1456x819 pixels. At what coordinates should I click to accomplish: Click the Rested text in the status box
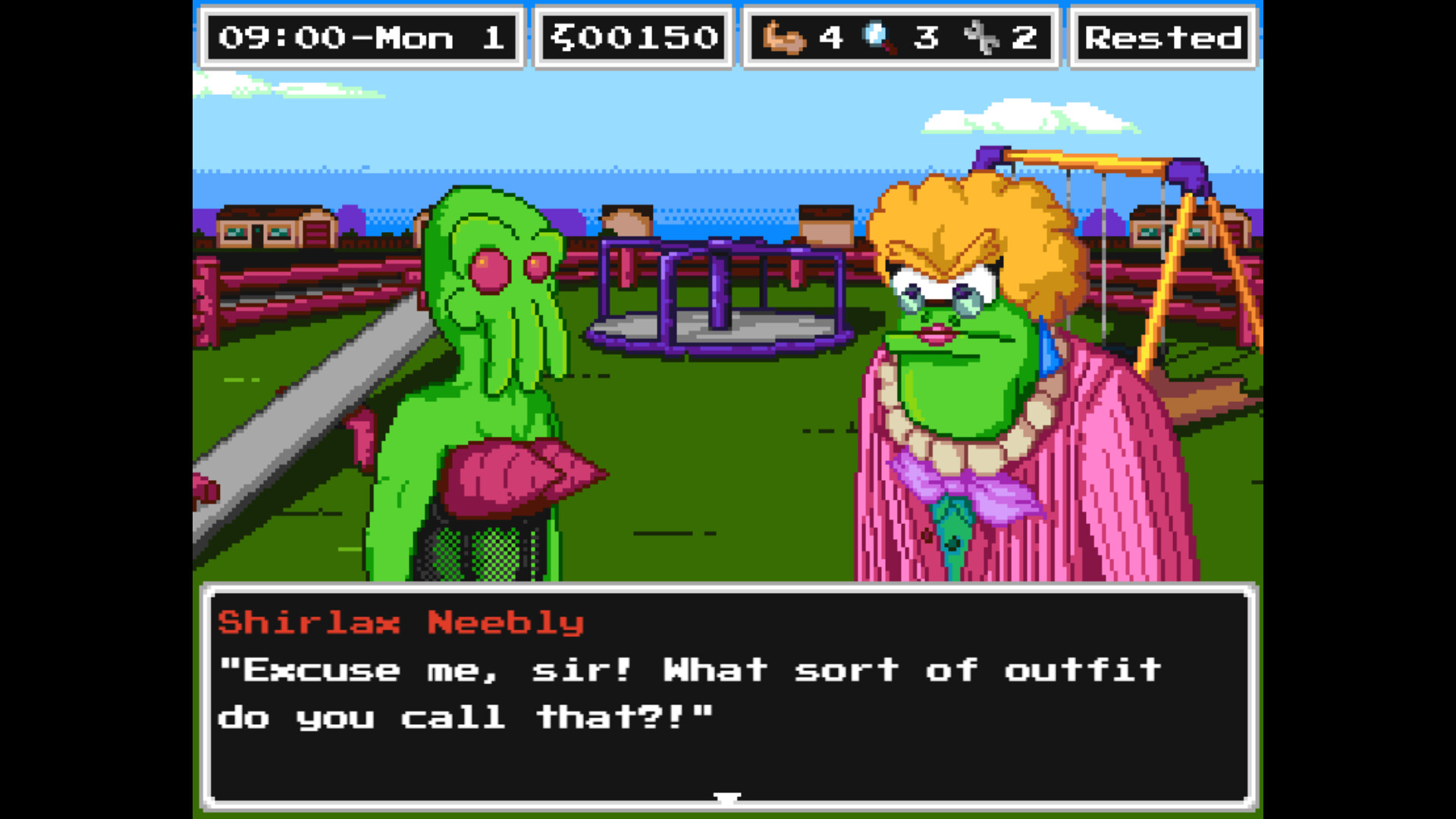click(1163, 37)
